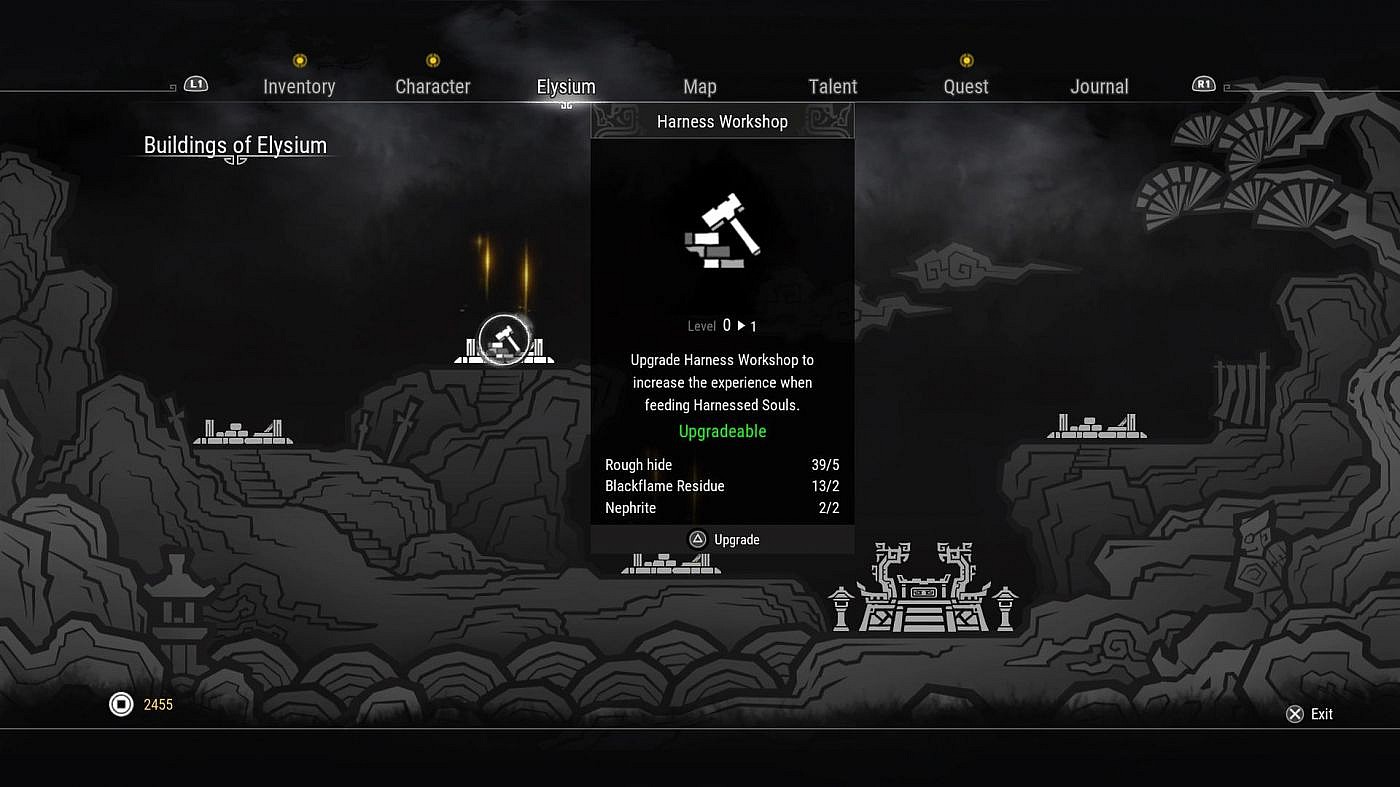Screen dimensions: 1400x787
Task: Select the highlighted Harness Workshop hammer building
Action: coord(503,340)
